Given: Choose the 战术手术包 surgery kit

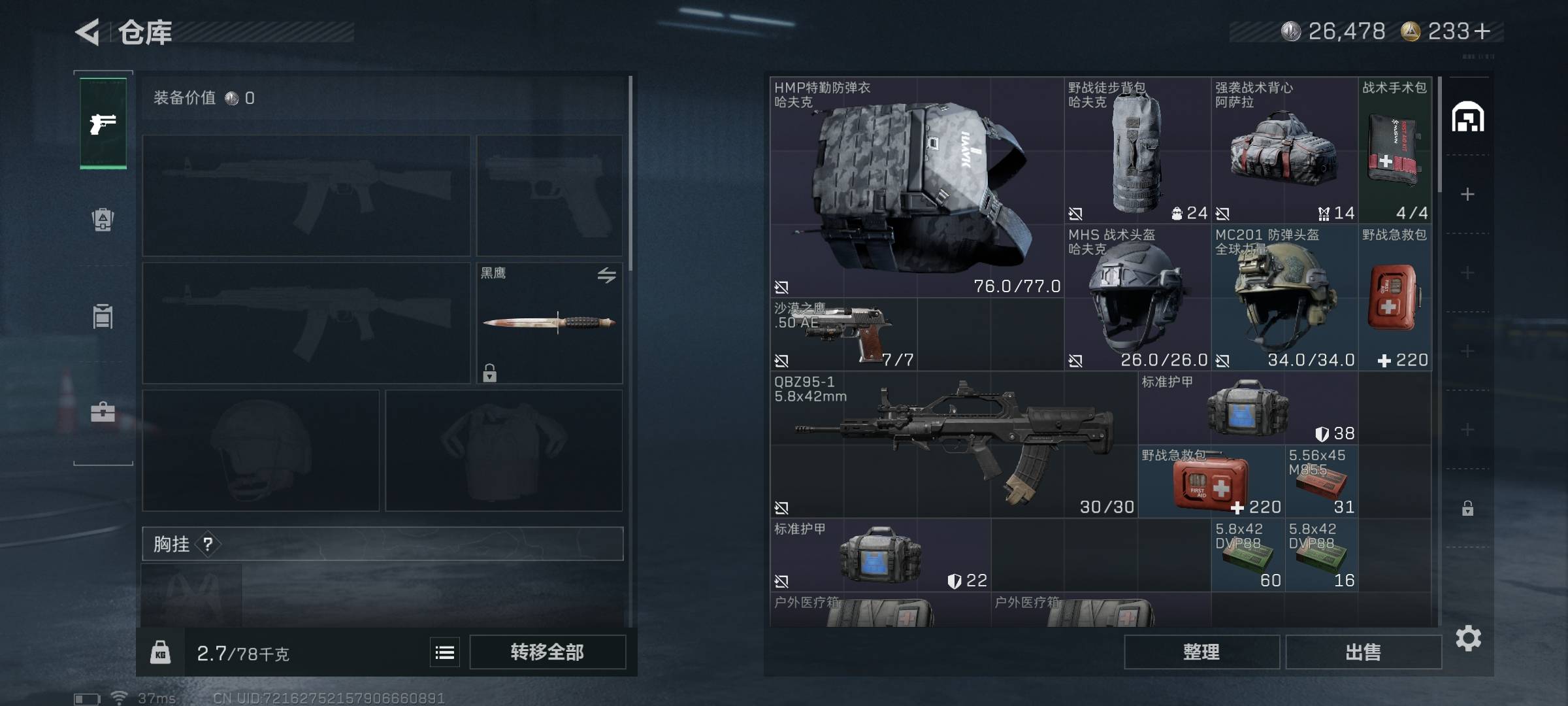Looking at the screenshot, I should [x=1394, y=151].
